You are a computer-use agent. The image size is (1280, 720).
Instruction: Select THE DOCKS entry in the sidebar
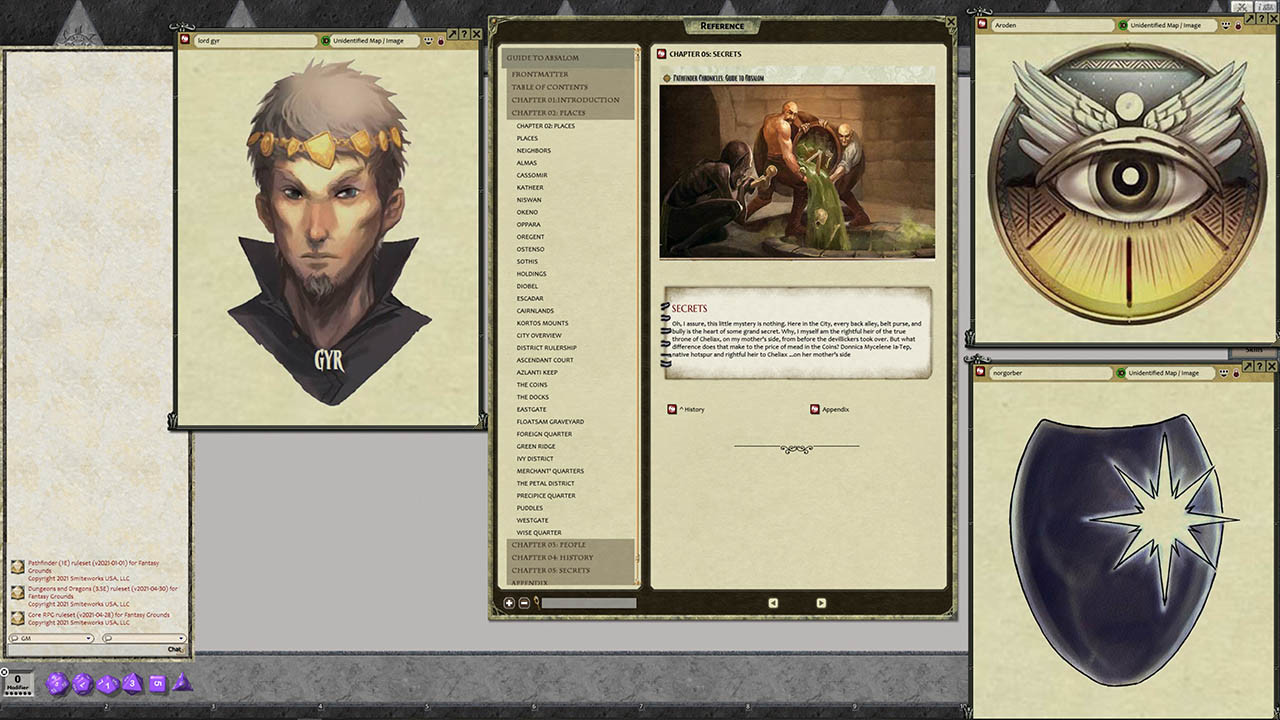click(531, 397)
